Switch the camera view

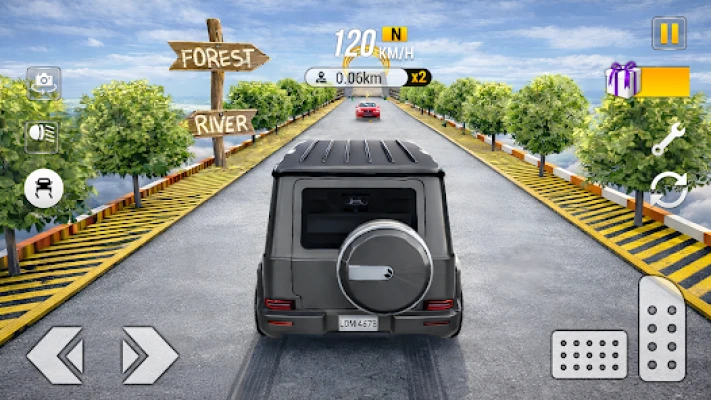pos(43,81)
